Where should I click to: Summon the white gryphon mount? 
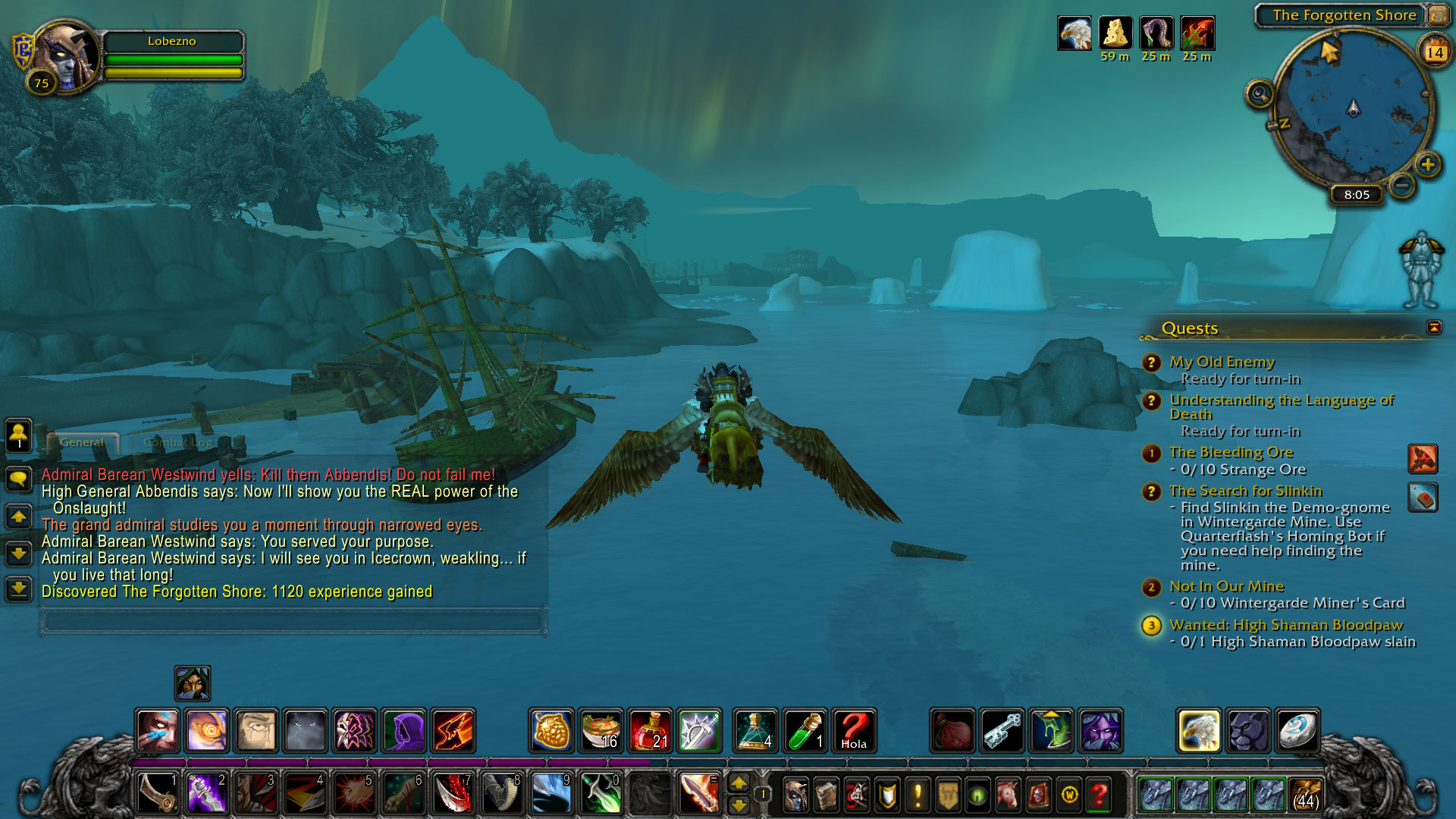click(x=1199, y=731)
